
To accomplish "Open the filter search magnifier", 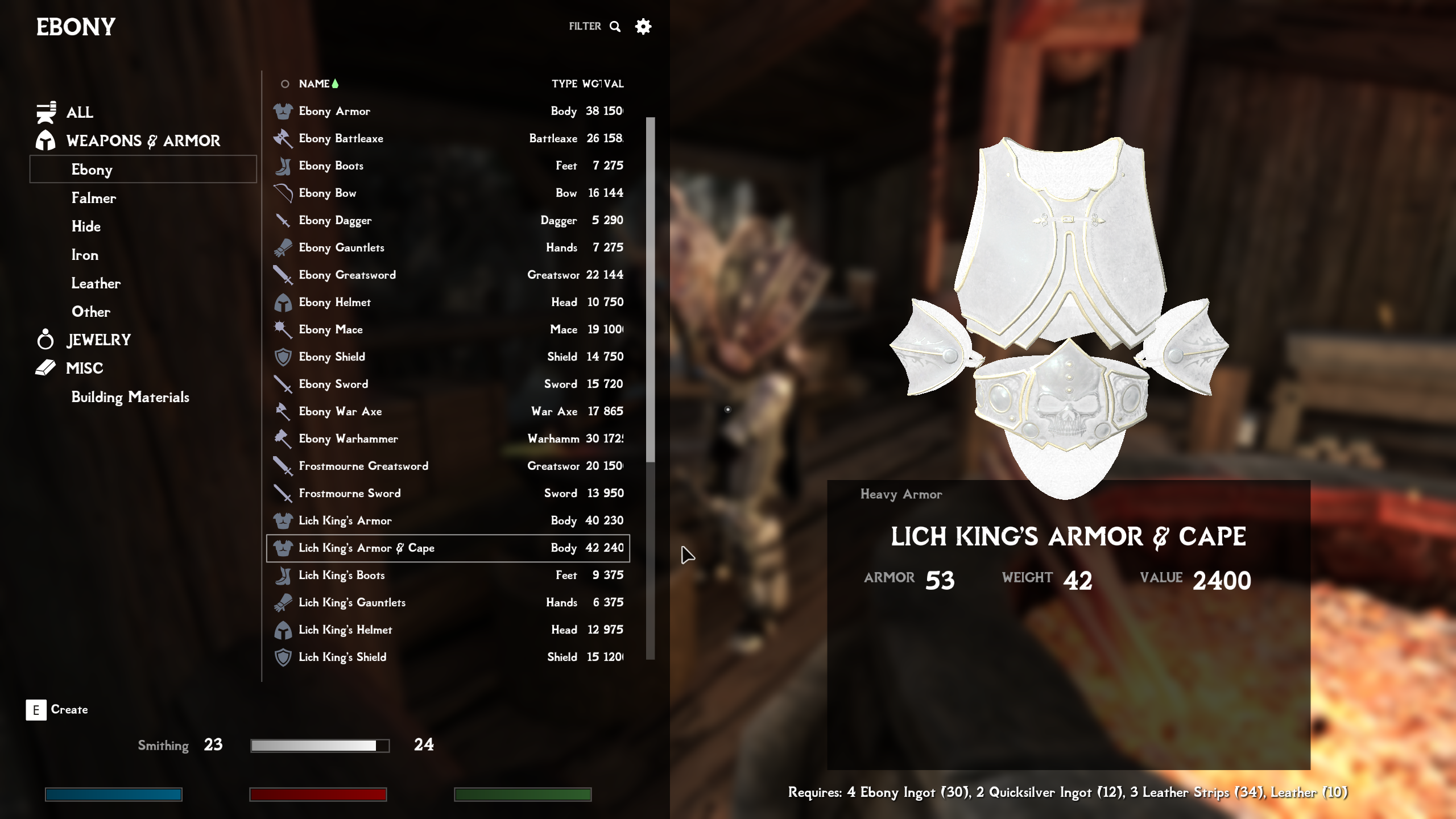I will [615, 26].
